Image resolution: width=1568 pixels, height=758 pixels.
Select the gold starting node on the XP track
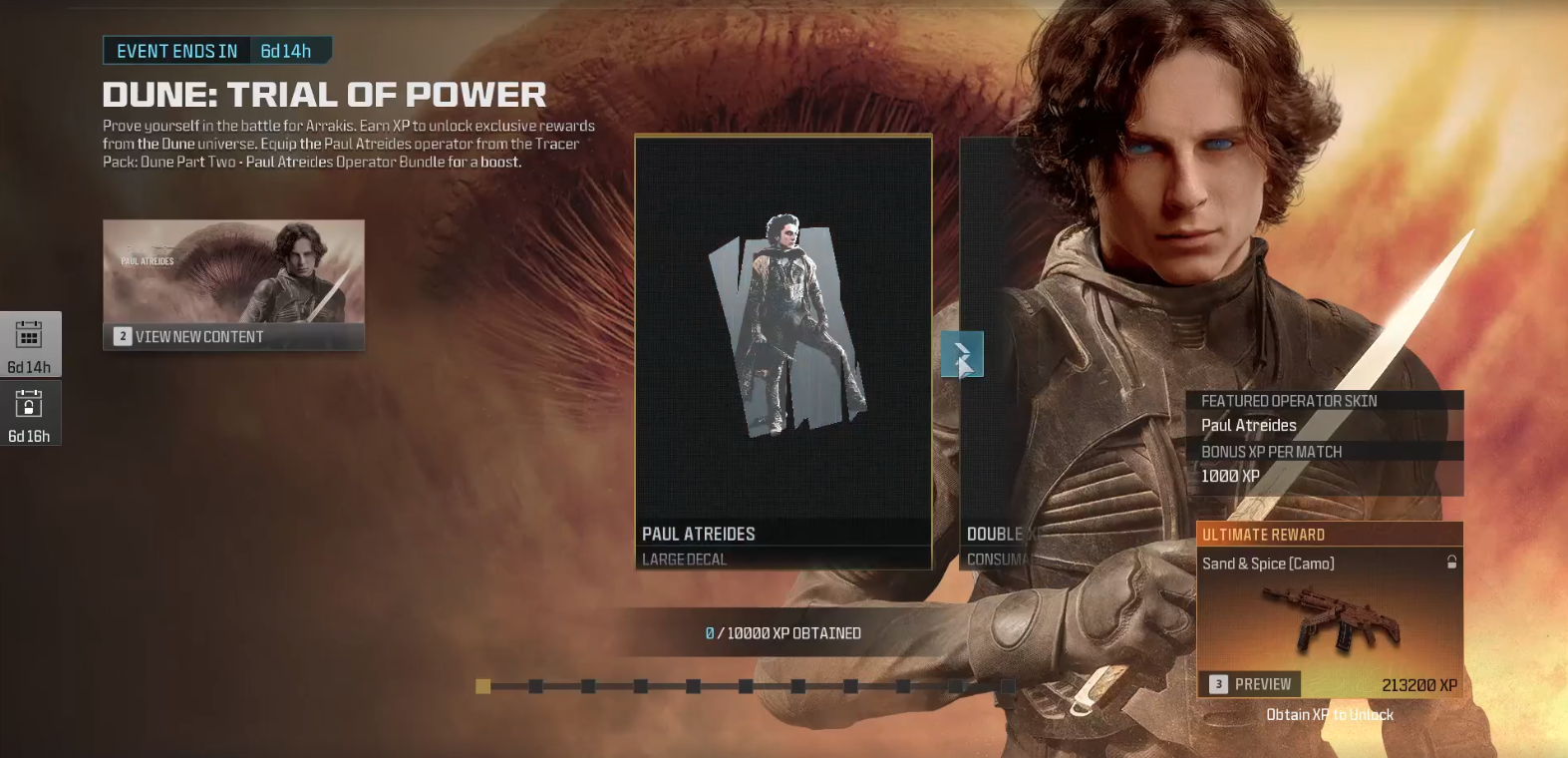(x=483, y=686)
